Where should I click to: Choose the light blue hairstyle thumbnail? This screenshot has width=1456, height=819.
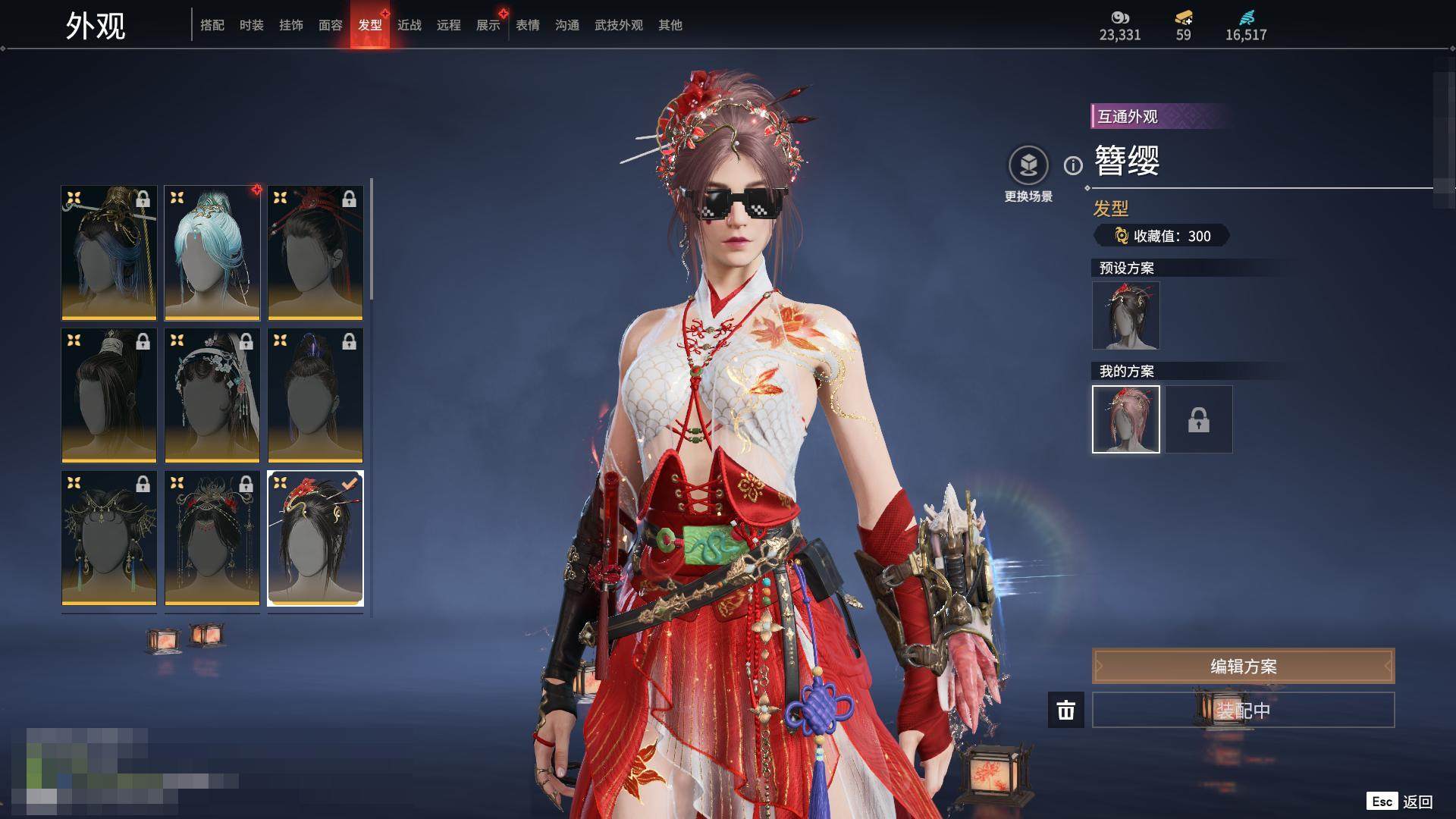coord(212,253)
